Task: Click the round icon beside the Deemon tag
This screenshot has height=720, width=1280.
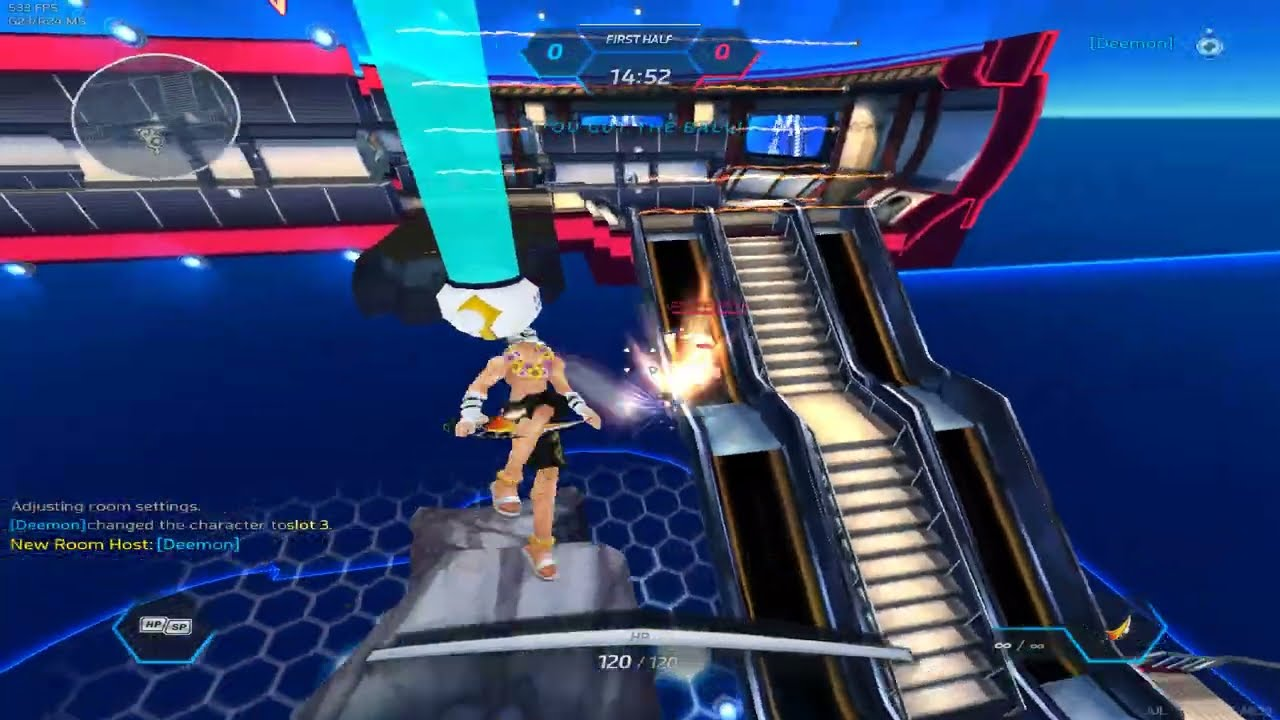Action: (1209, 45)
